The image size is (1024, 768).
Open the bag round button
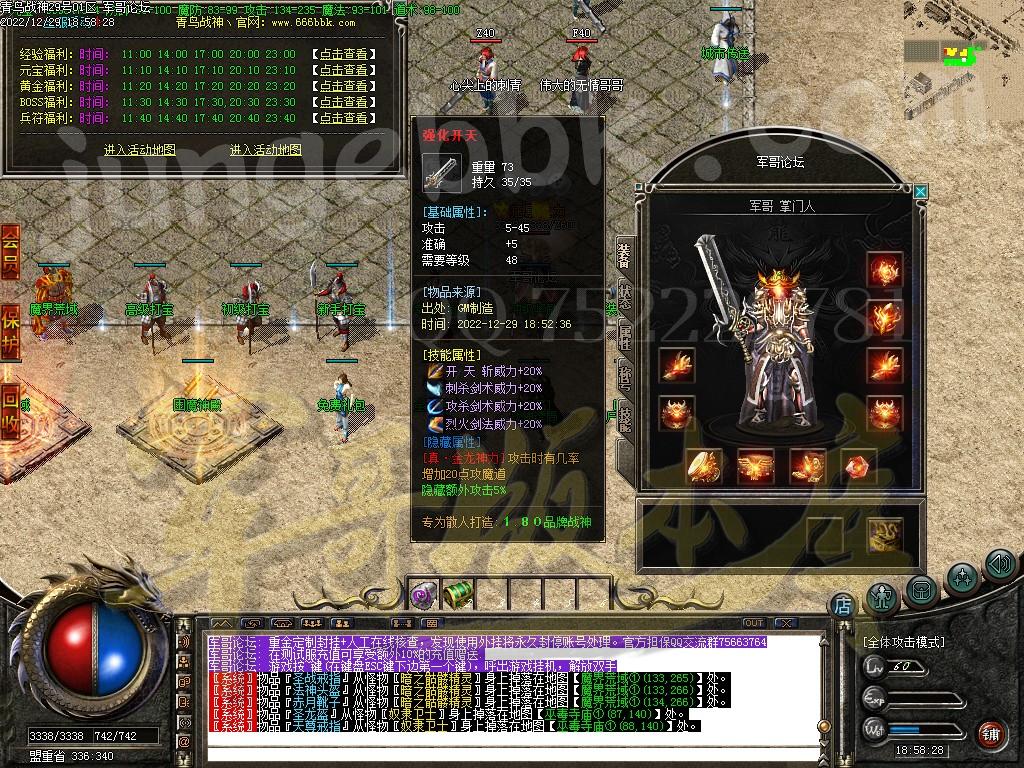(922, 589)
